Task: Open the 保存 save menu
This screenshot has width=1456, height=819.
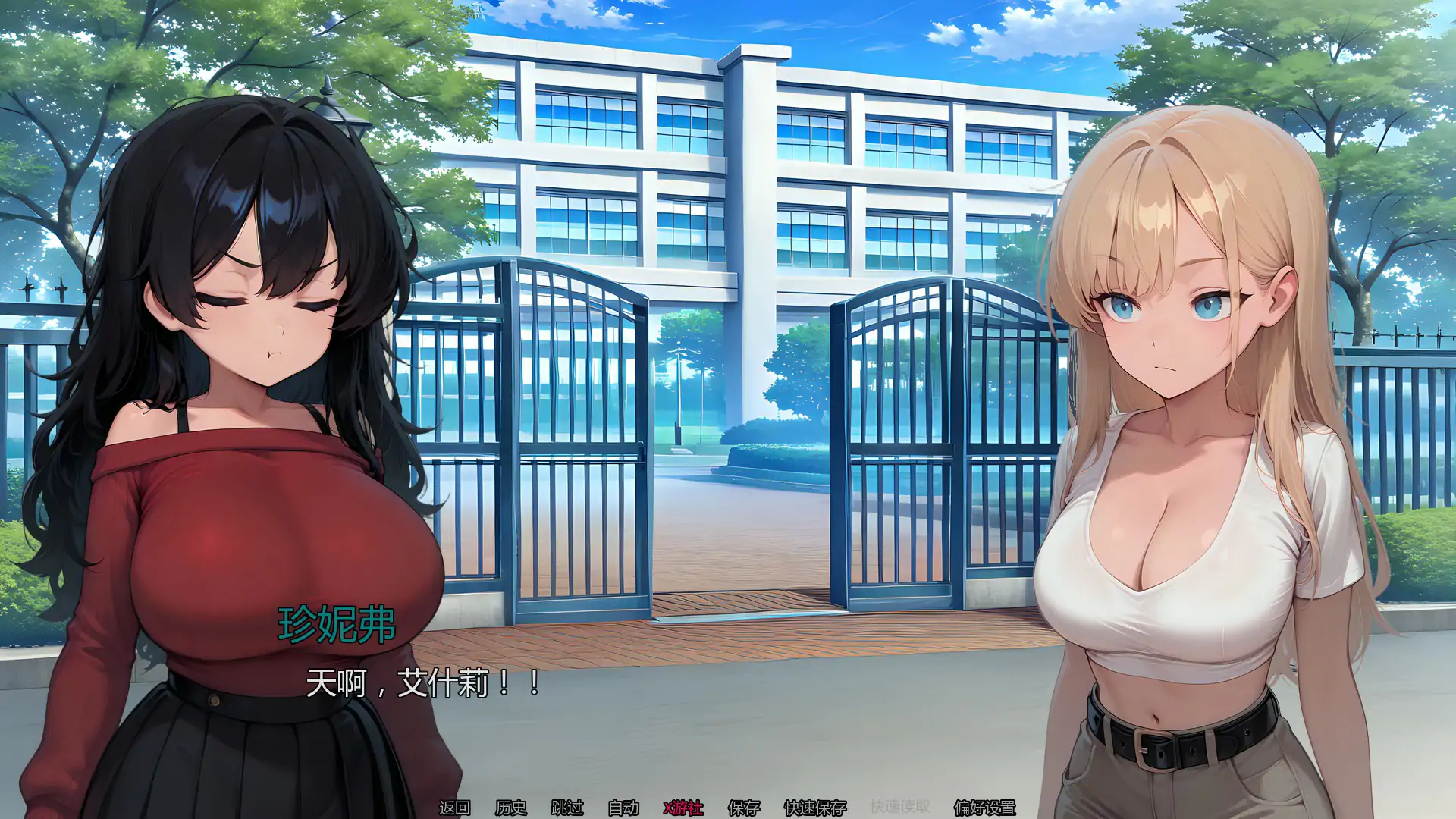Action: (743, 808)
